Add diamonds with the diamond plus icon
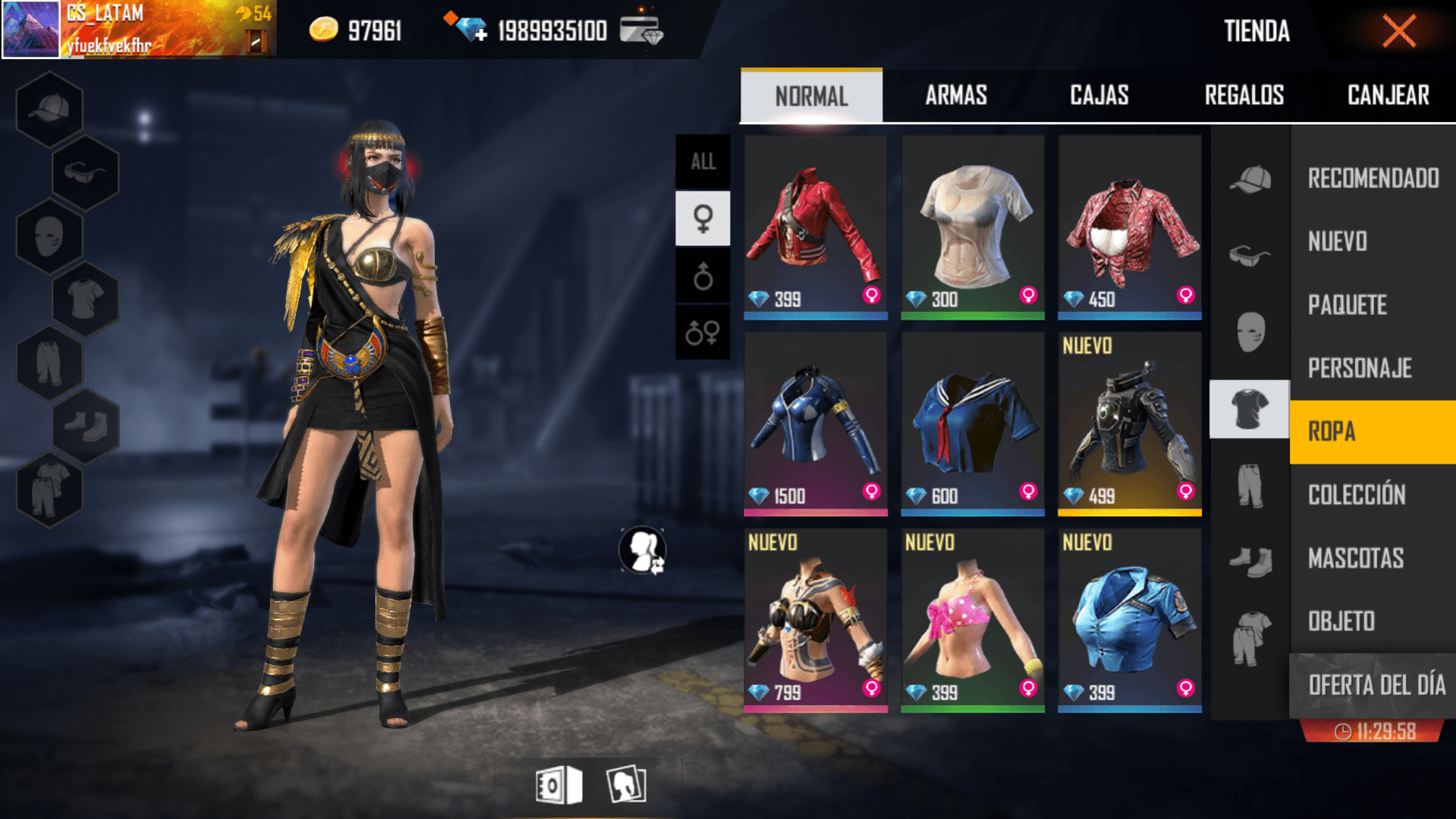Screen dimensions: 1456x819 467,29
